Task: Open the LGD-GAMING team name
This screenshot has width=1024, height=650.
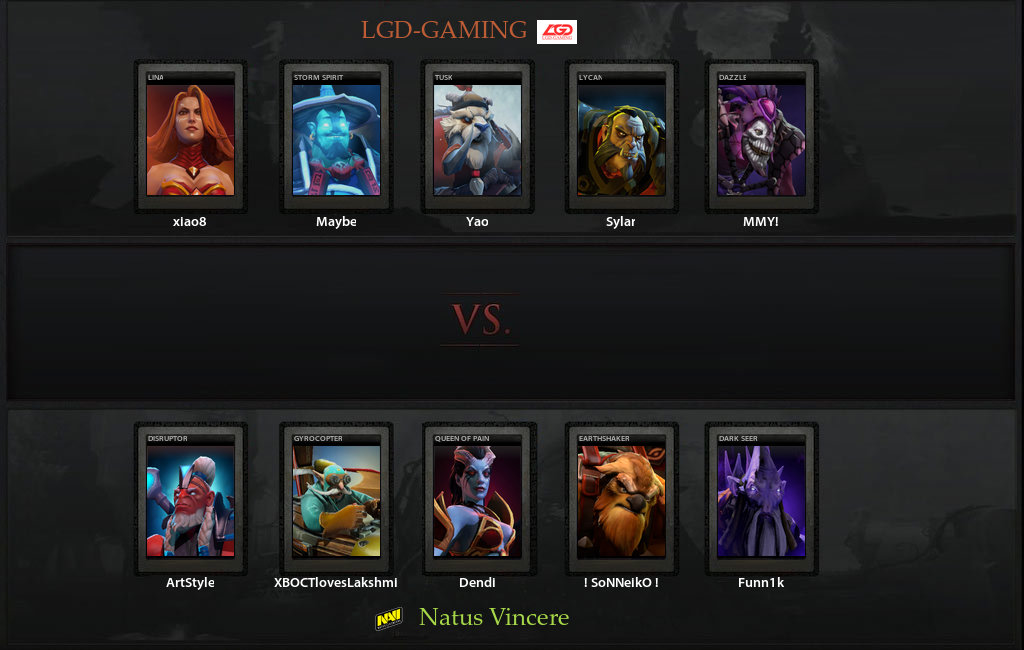Action: tap(444, 31)
